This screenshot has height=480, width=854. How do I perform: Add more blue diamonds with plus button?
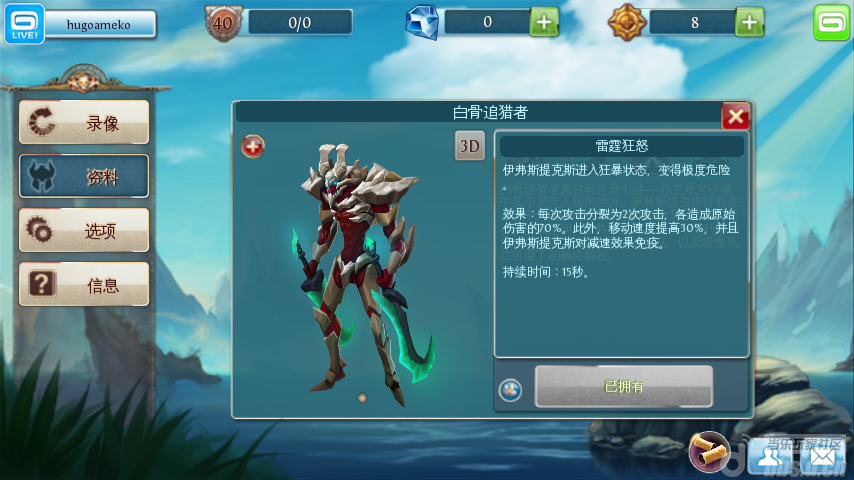(544, 21)
